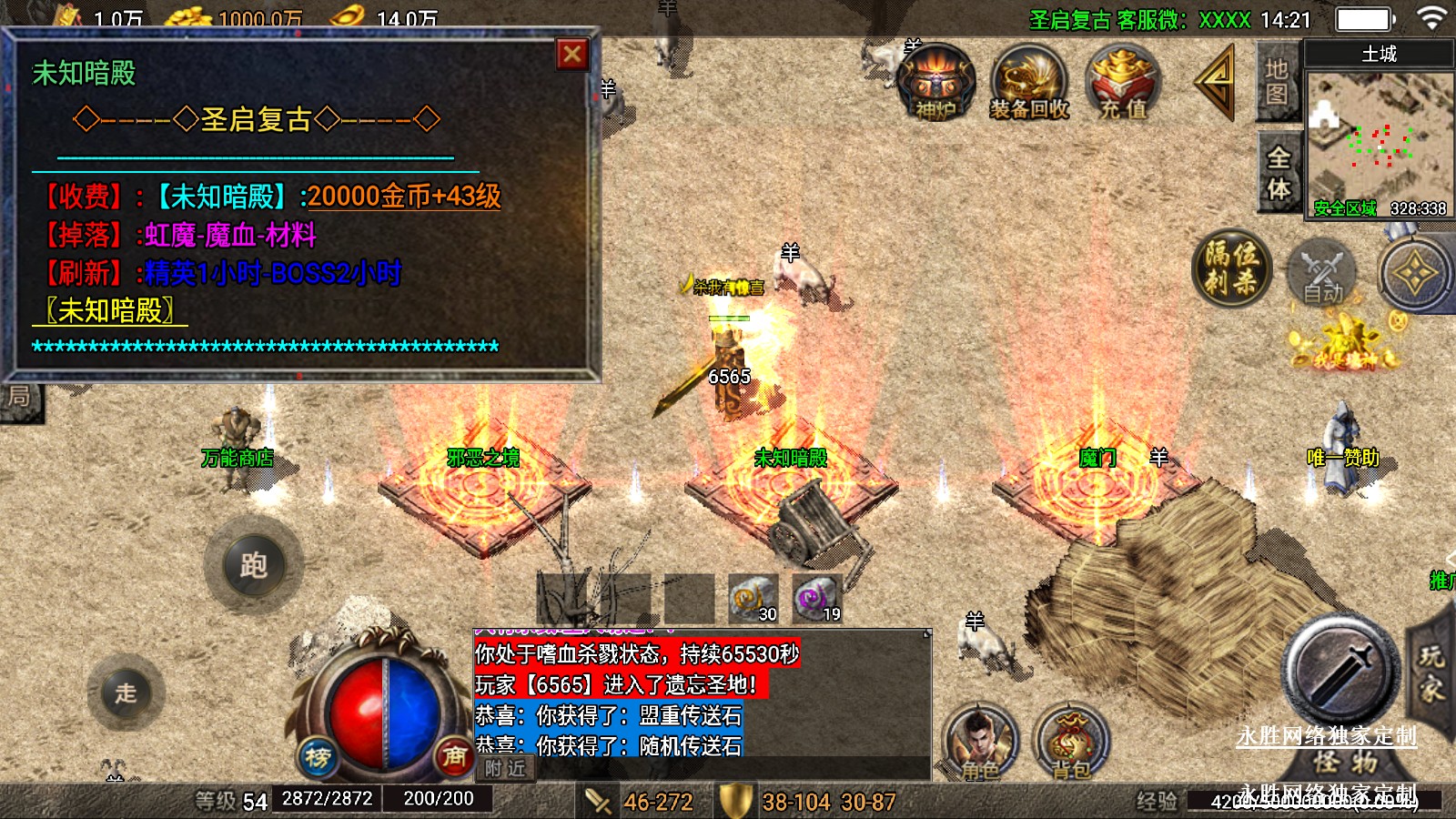Toggle 自动 auto-combat
This screenshot has height=819, width=1456.
click(x=1321, y=273)
